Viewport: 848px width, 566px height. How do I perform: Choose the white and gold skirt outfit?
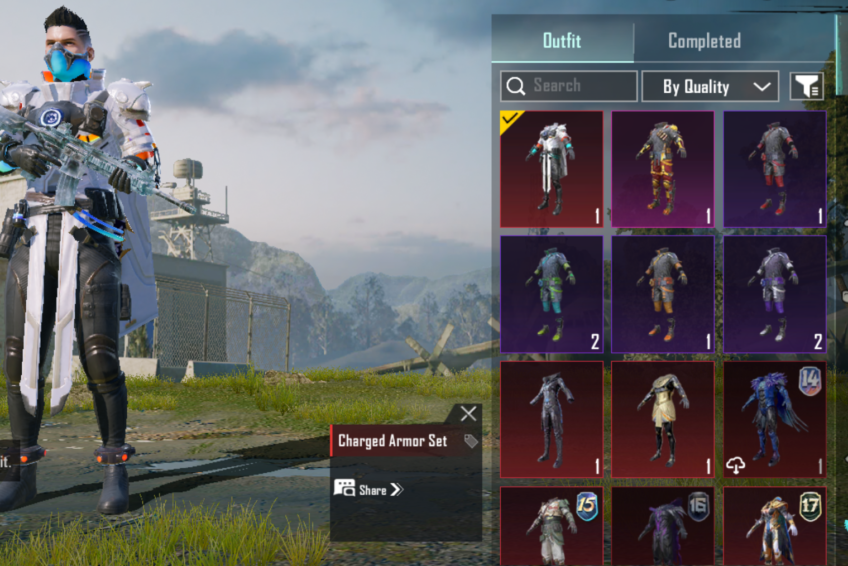[x=663, y=419]
